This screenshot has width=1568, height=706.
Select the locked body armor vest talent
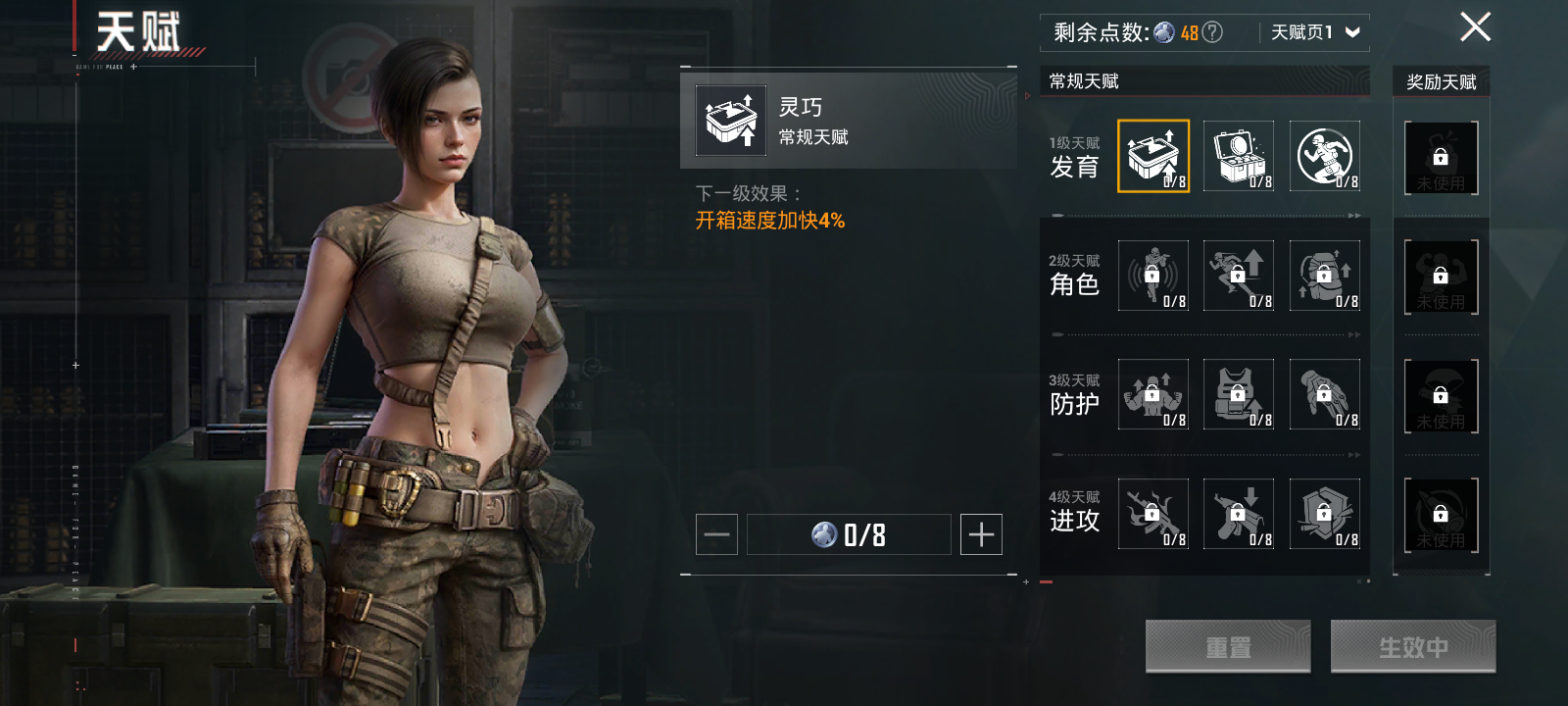coord(1239,394)
